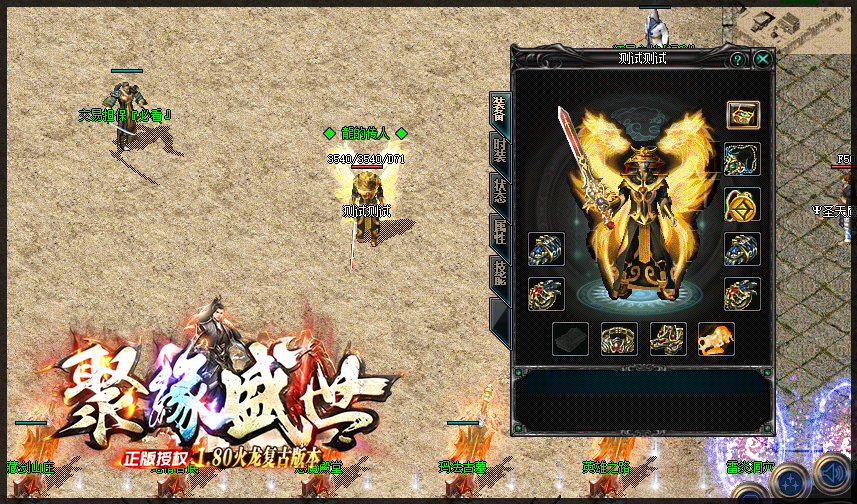Select the equipped boots slot
The image size is (857, 504).
pos(667,339)
